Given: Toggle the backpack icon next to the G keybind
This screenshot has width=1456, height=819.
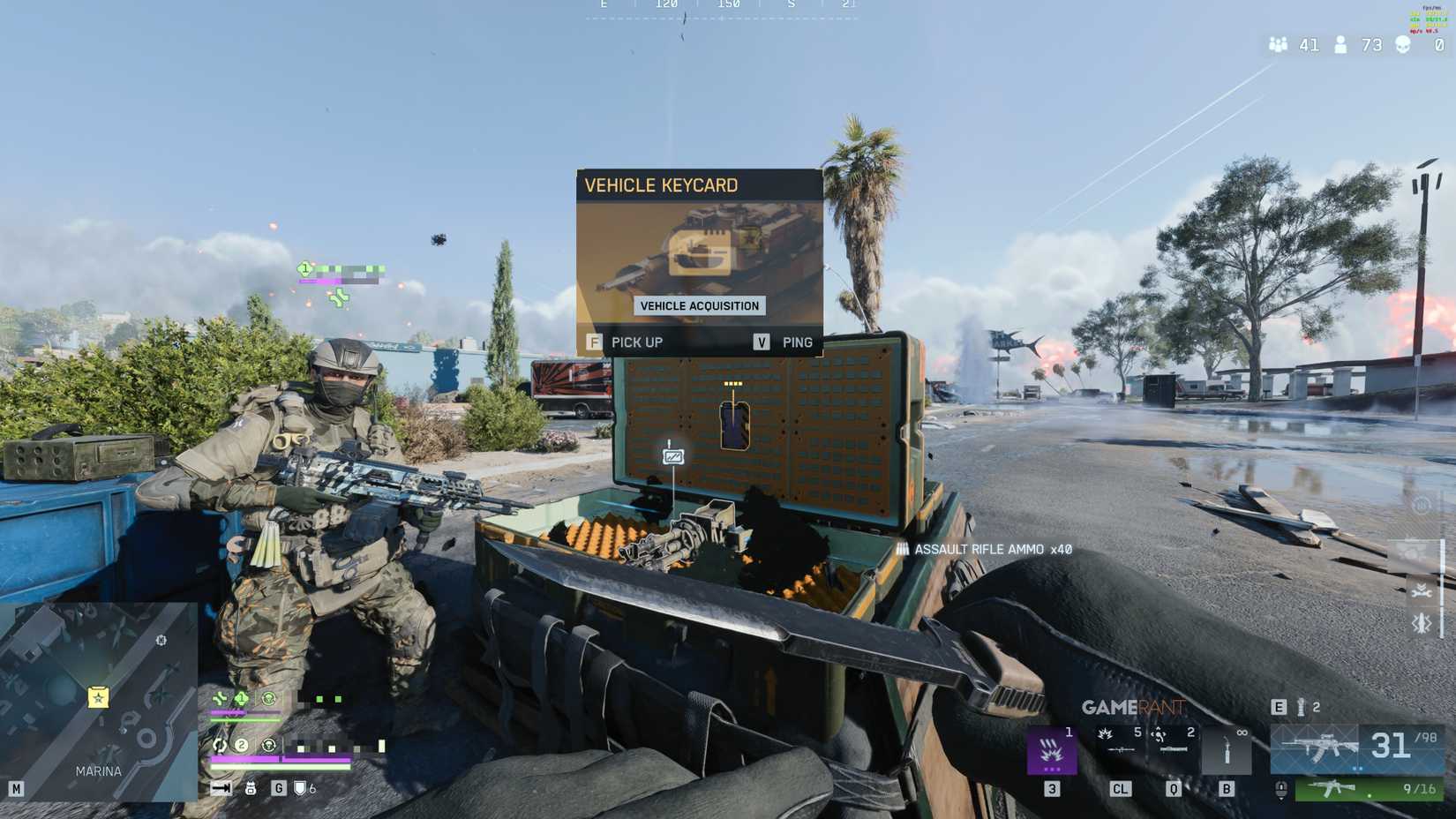Looking at the screenshot, I should 252,788.
